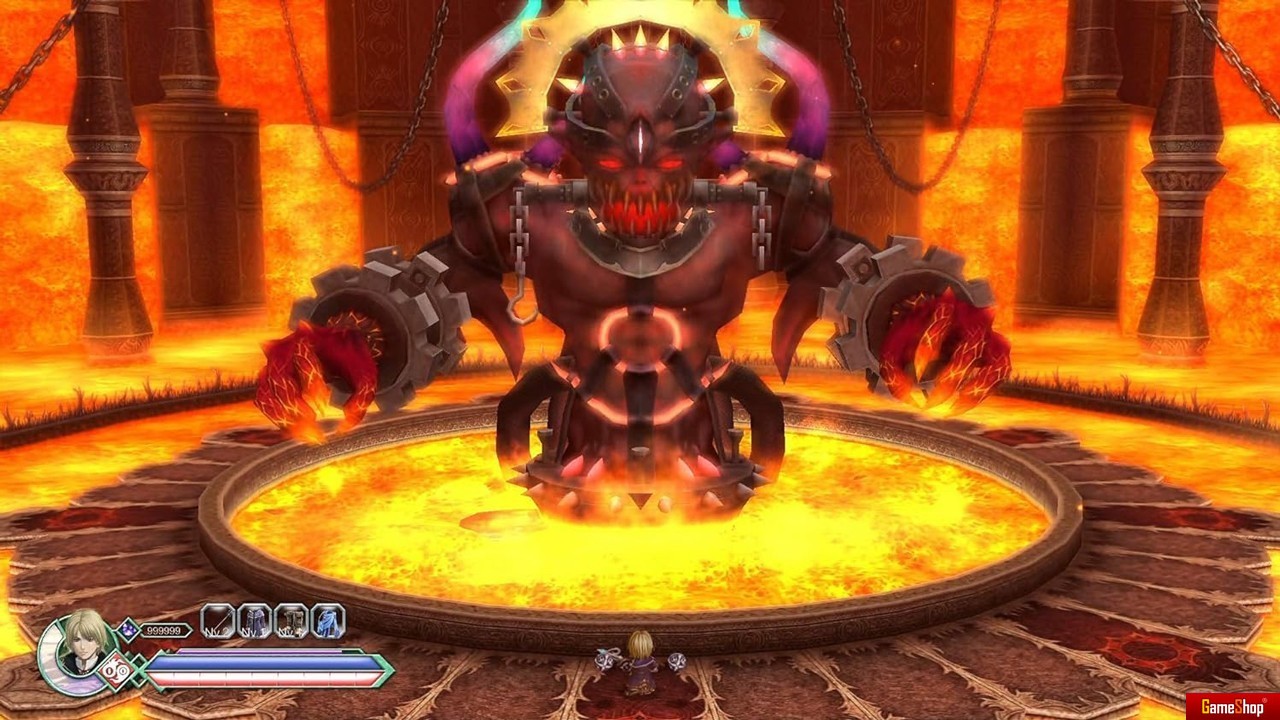This screenshot has height=720, width=1280.
Task: Click the purple gem currency icon
Action: tap(127, 629)
